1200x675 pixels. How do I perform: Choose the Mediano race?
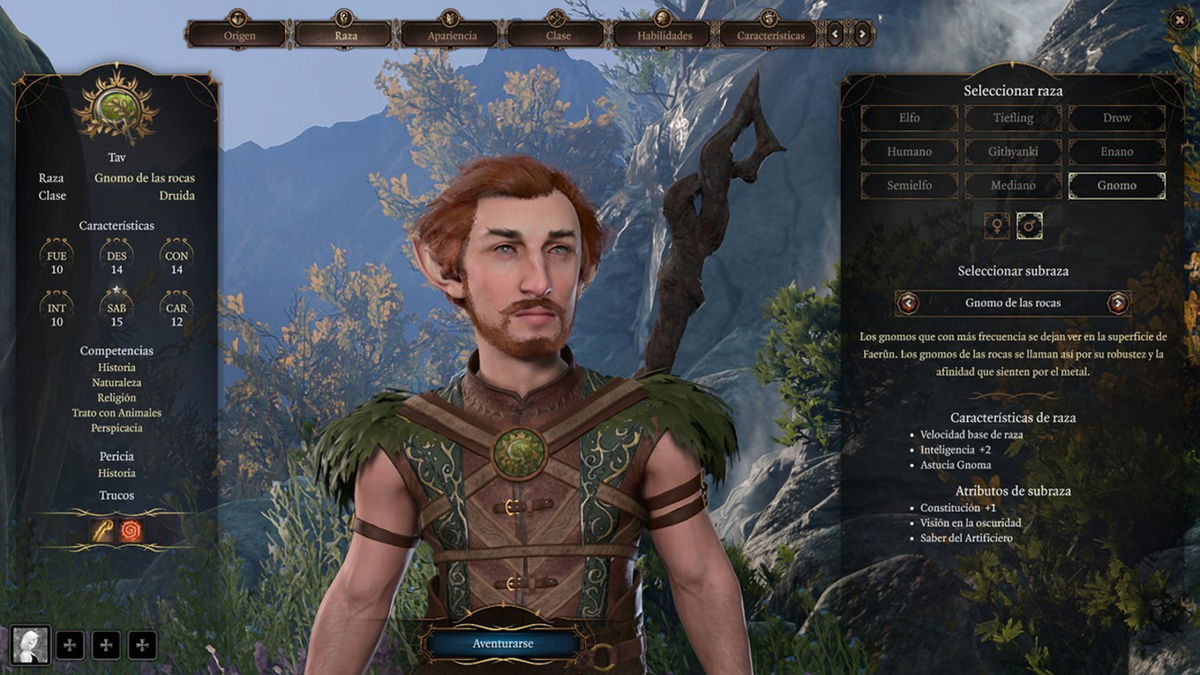click(1013, 186)
